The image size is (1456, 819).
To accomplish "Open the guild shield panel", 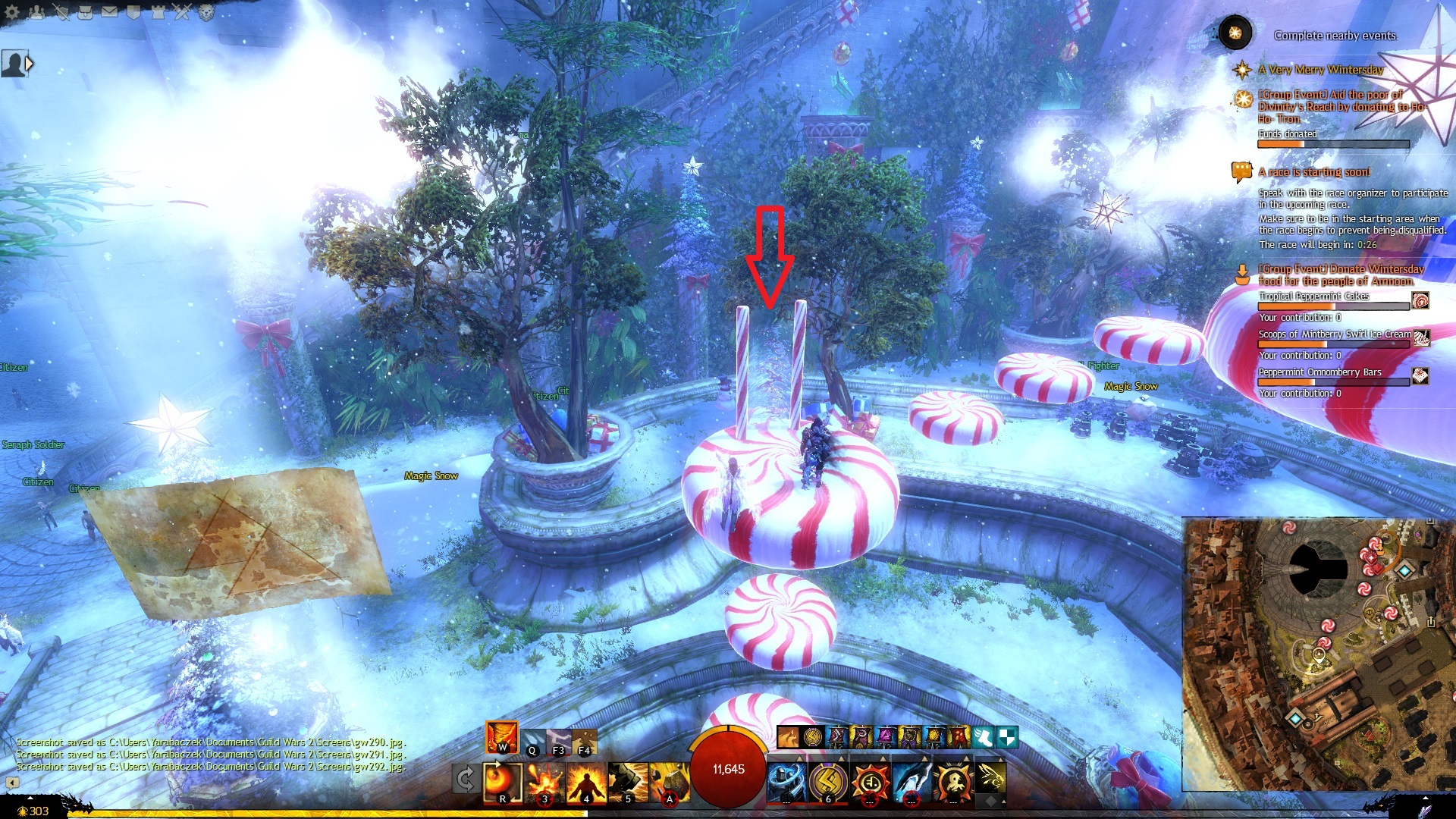I will click(x=133, y=11).
